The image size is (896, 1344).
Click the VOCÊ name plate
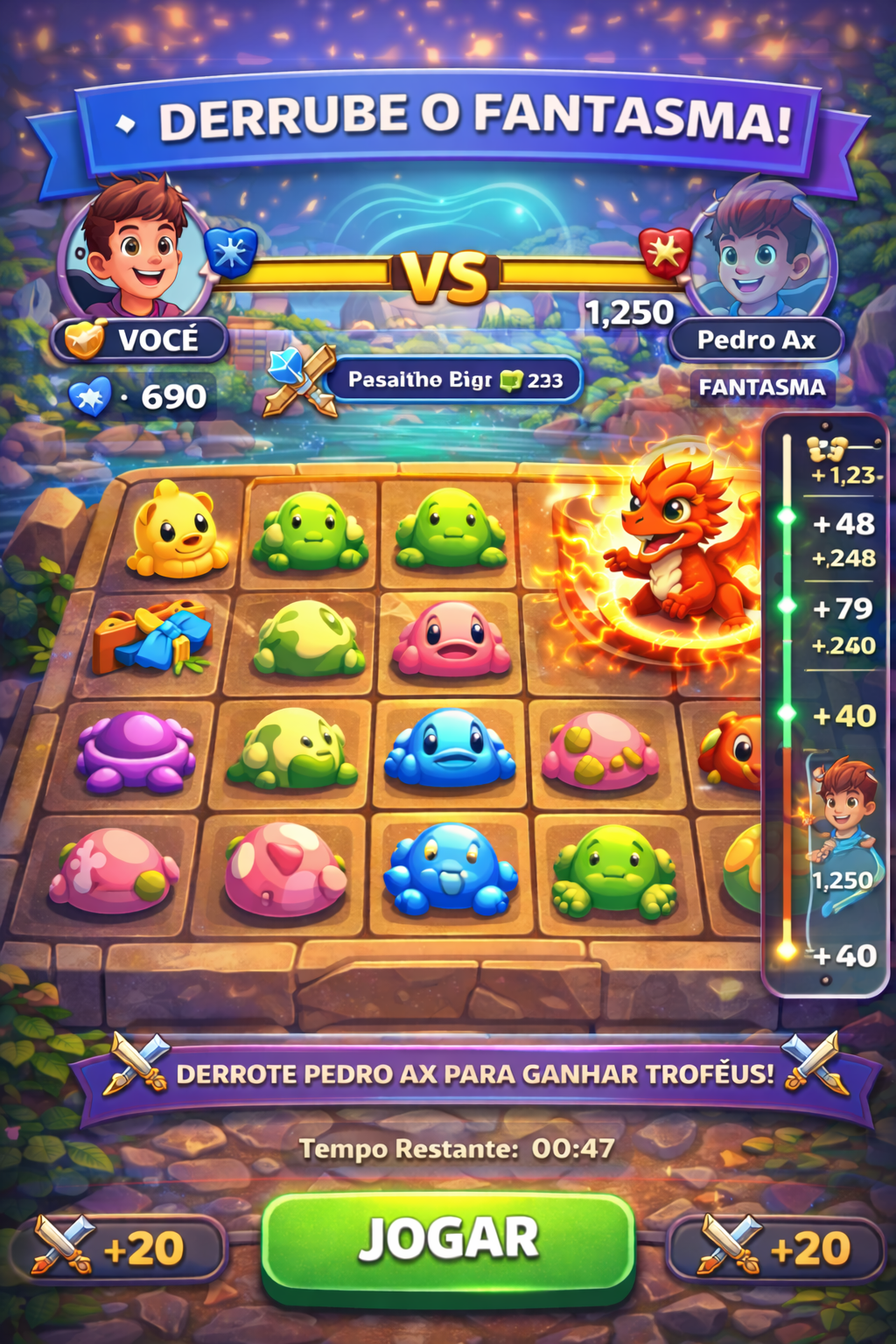[142, 339]
